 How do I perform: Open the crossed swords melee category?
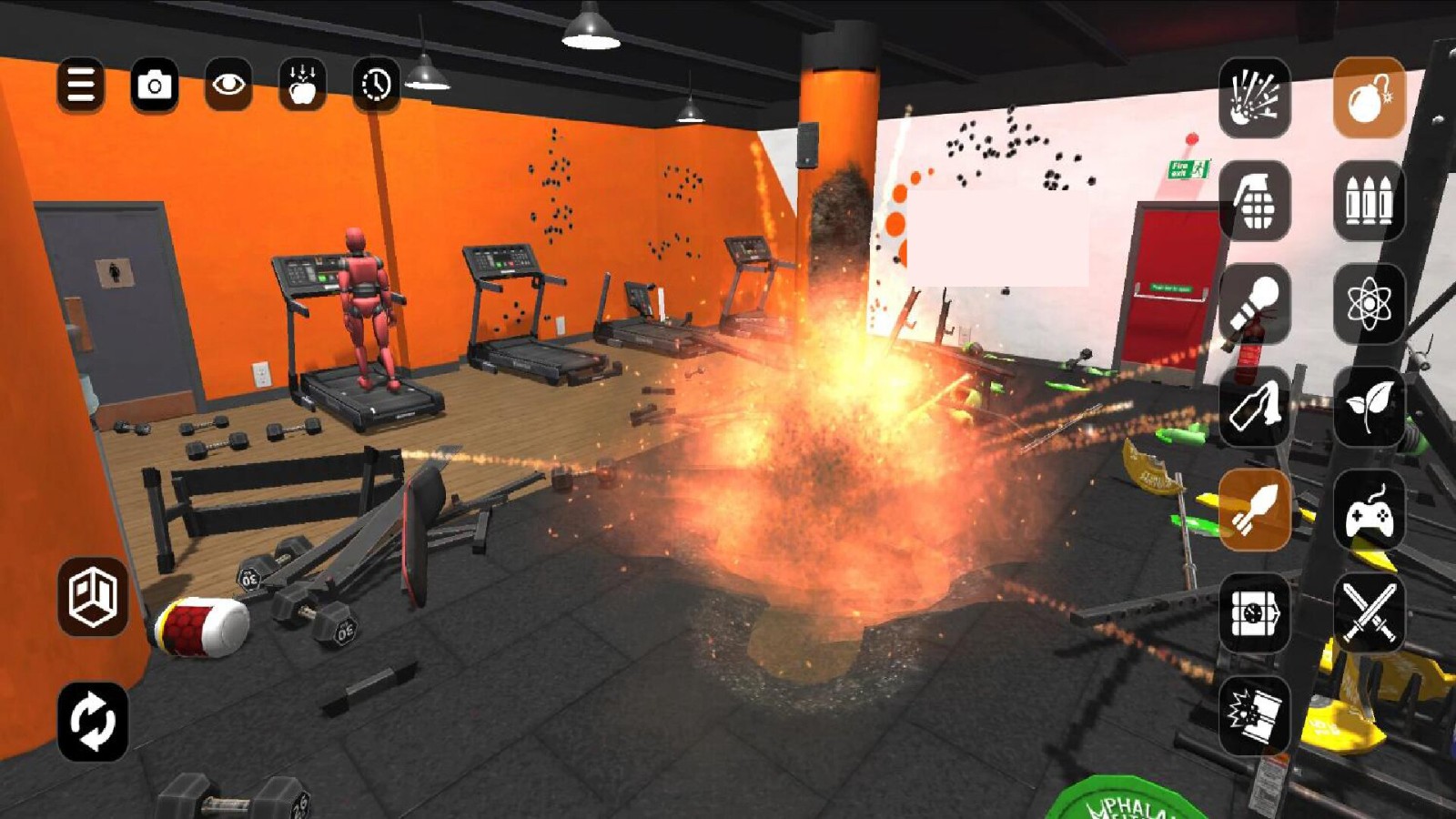tap(1369, 613)
